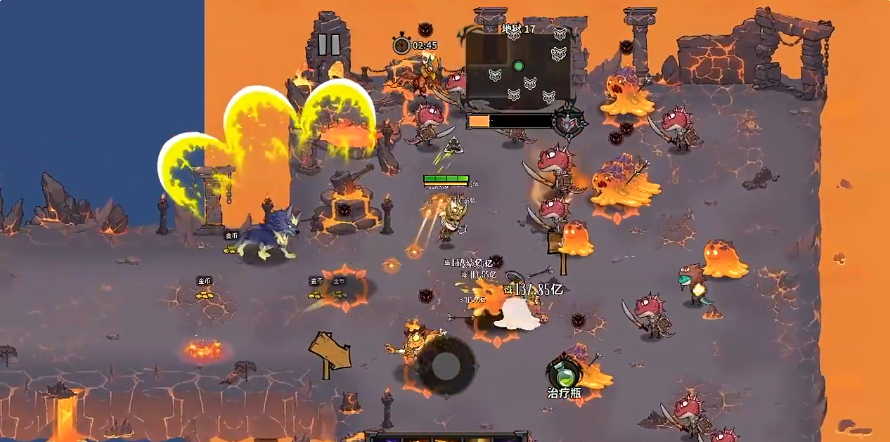Click the horned demon boss emblem
This screenshot has height=442, width=890.
coord(569,121)
